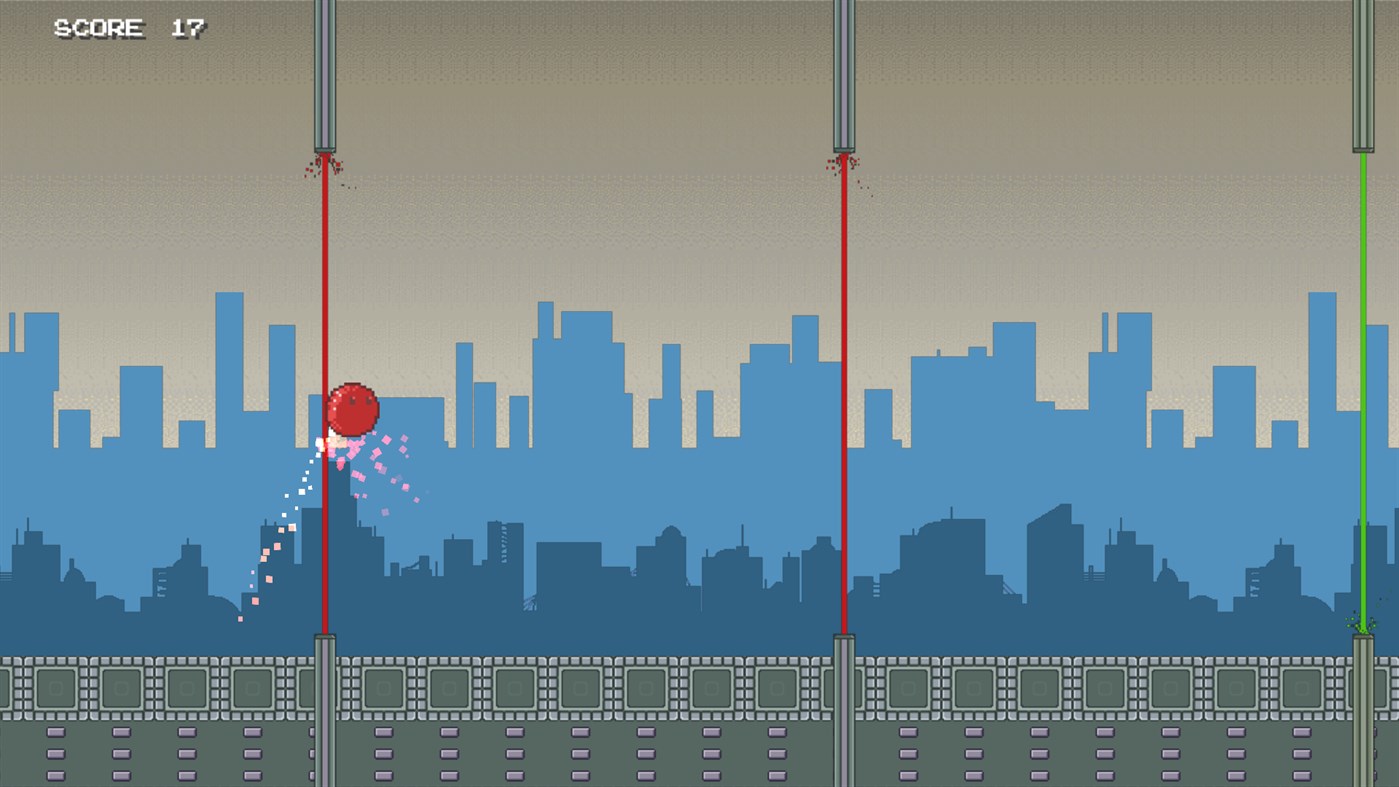This screenshot has width=1399, height=787.
Task: Click the green laser impact sparks at ground
Action: (1363, 625)
